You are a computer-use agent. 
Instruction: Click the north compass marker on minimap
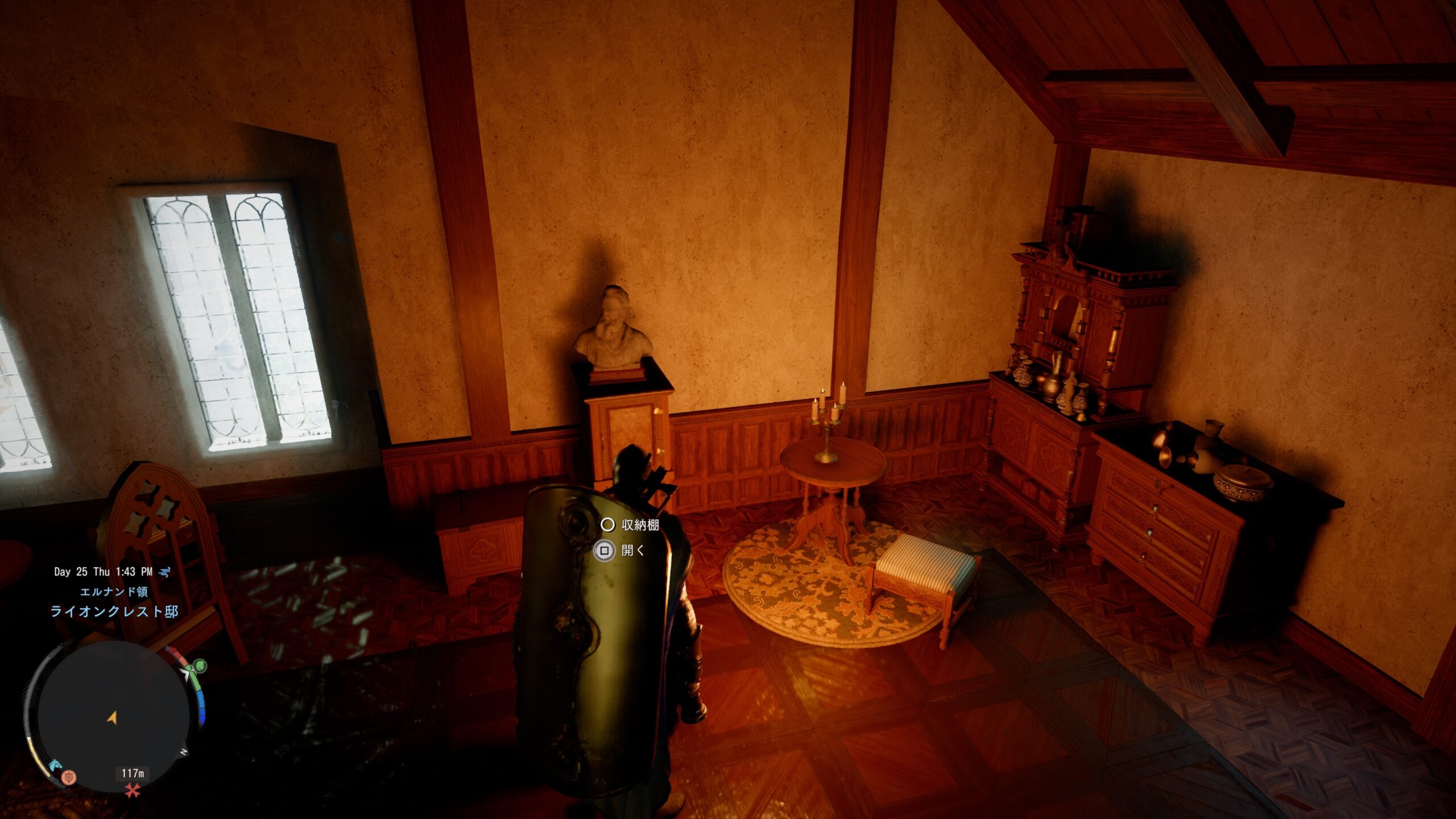pos(184,752)
